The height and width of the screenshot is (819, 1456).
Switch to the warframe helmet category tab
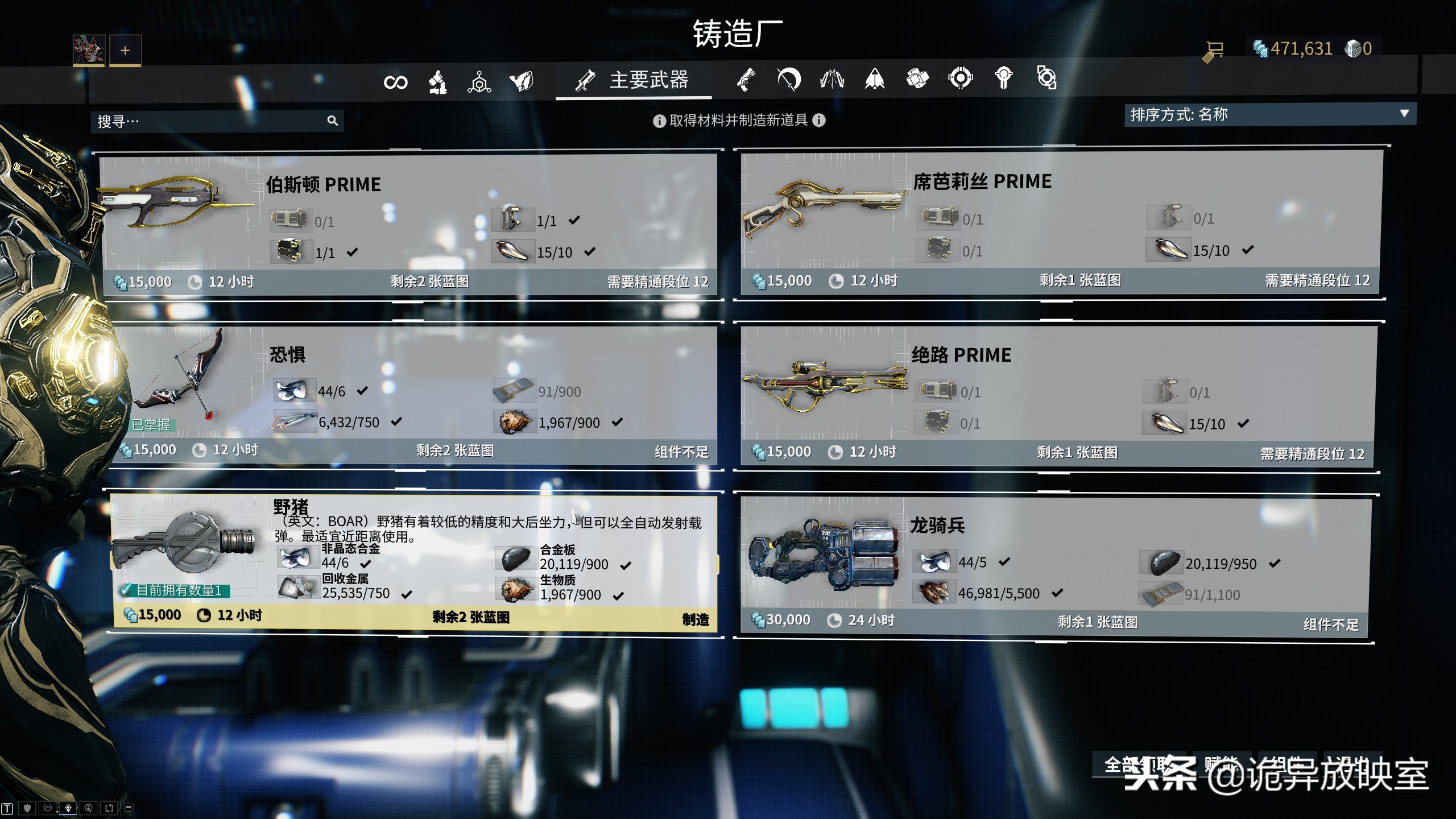[521, 81]
